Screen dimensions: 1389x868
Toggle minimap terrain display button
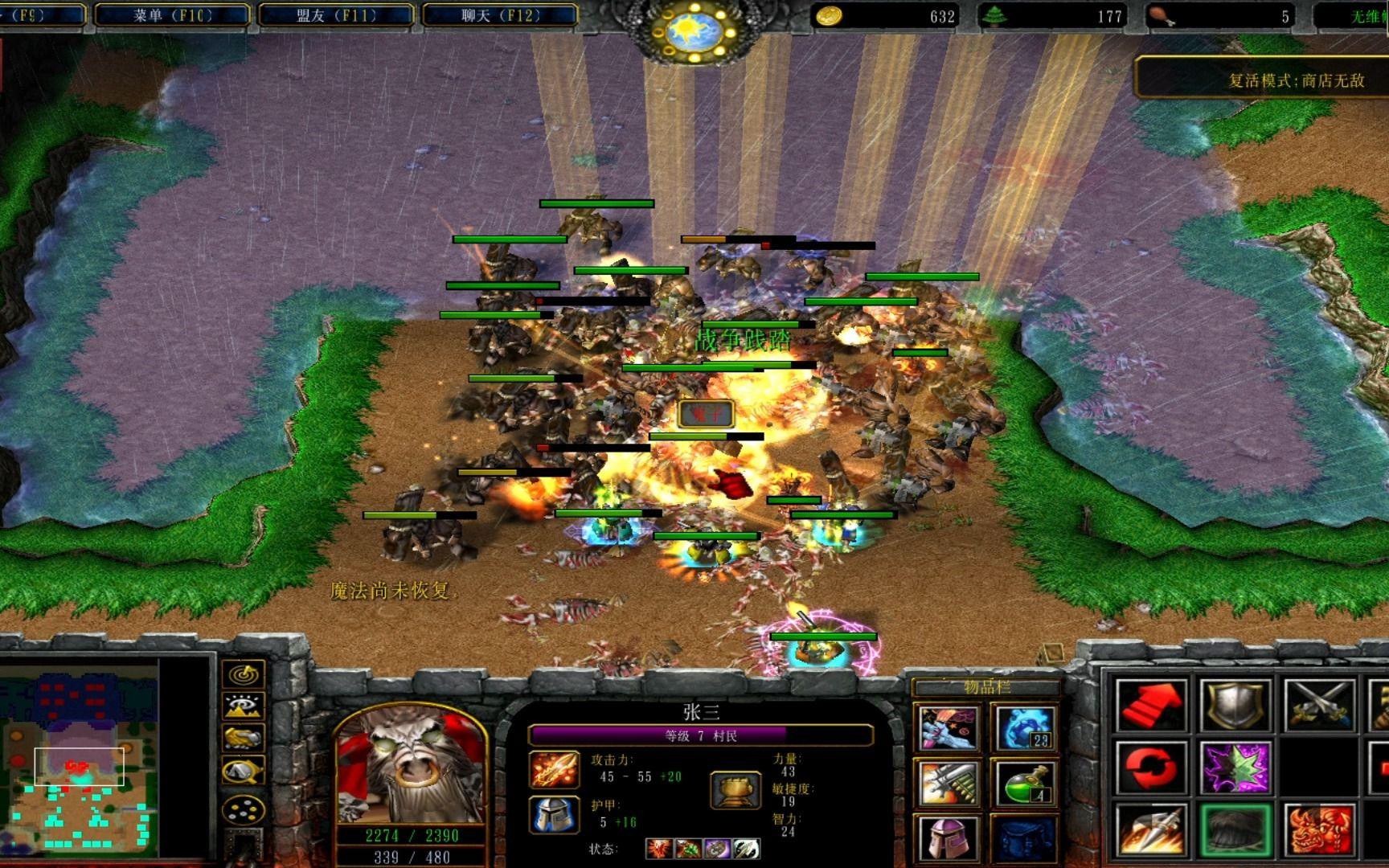[x=243, y=706]
